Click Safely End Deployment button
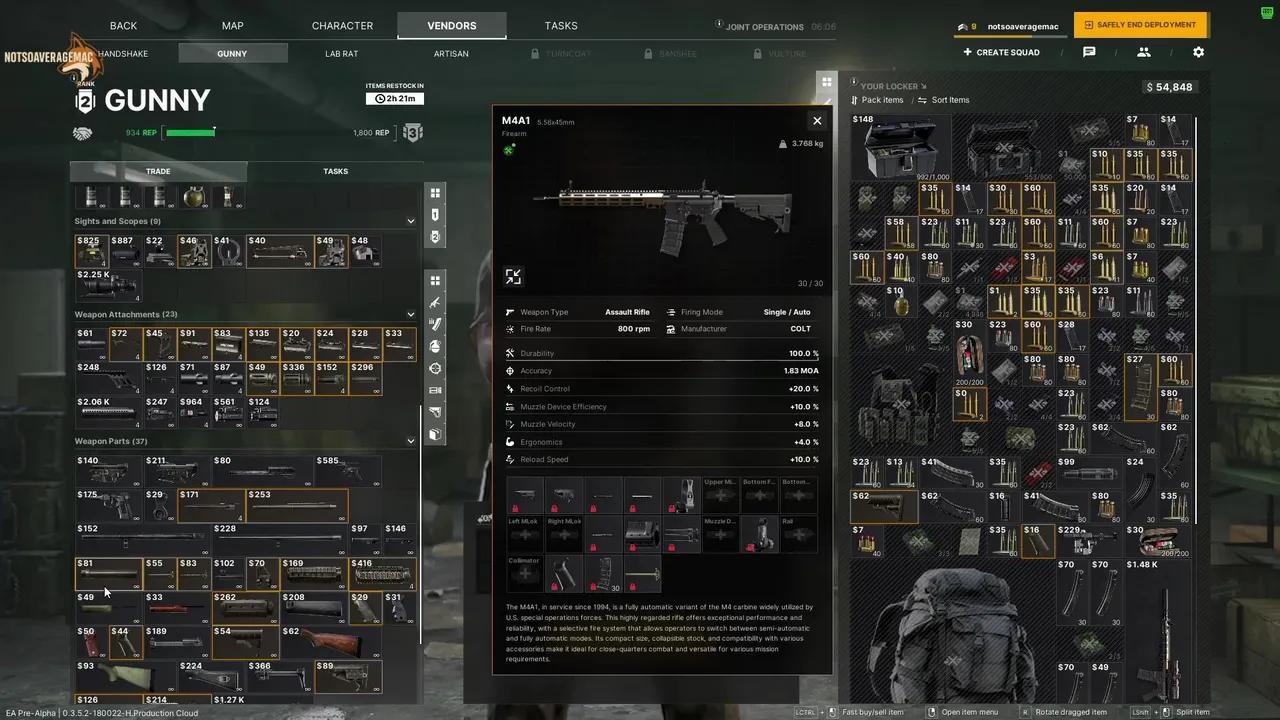The width and height of the screenshot is (1280, 720). click(x=1140, y=25)
